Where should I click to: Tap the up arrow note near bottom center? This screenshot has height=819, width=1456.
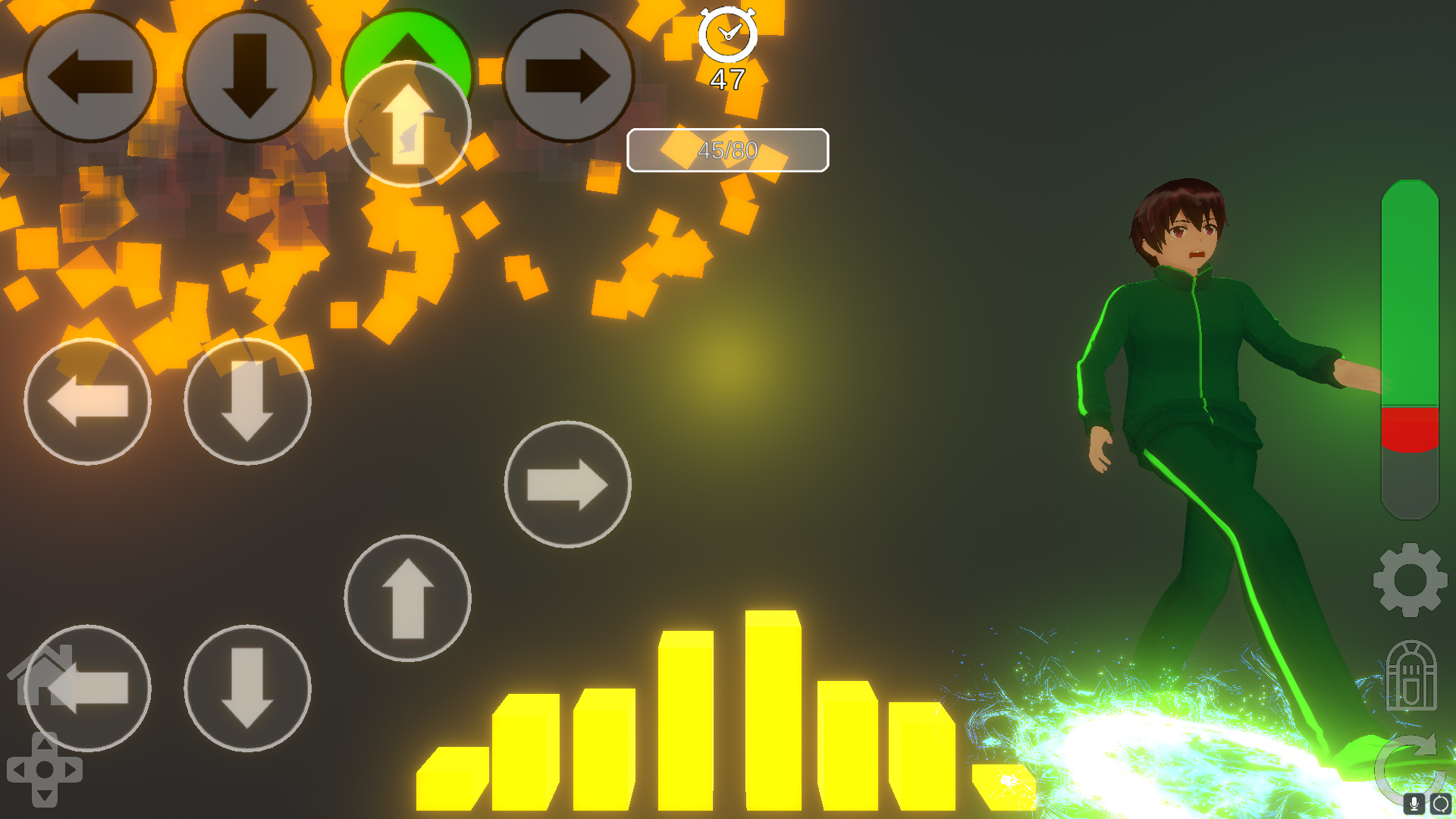click(408, 598)
